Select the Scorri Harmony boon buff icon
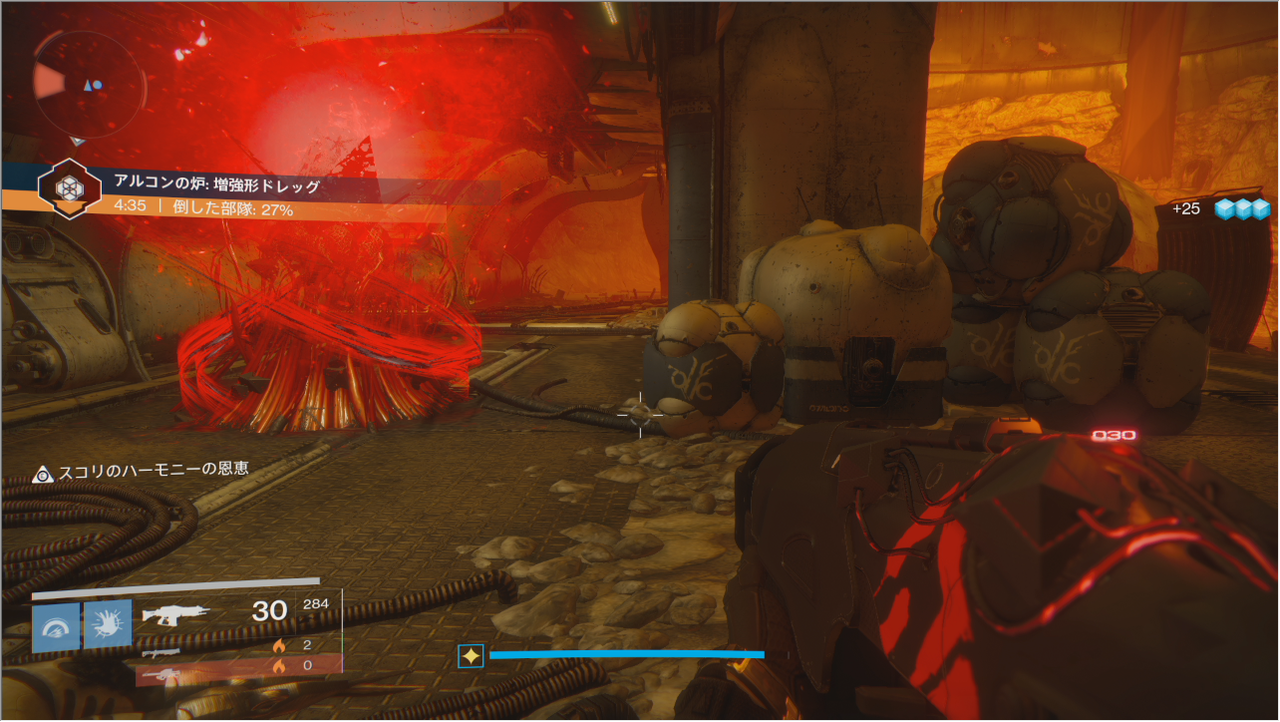Image resolution: width=1280 pixels, height=722 pixels. point(42,474)
